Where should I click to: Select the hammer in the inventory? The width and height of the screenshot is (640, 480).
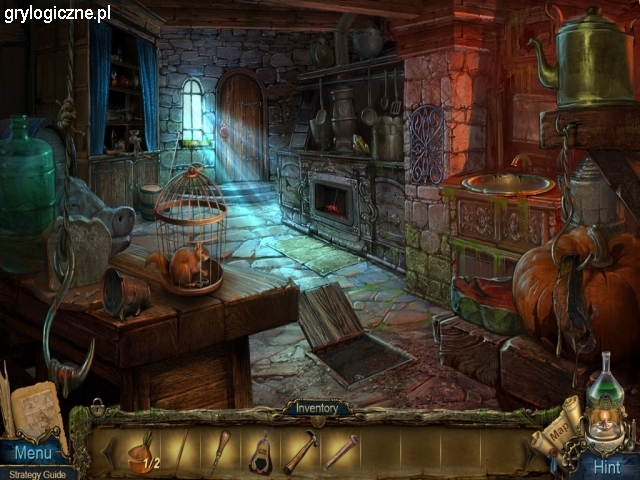pyautogui.click(x=299, y=453)
